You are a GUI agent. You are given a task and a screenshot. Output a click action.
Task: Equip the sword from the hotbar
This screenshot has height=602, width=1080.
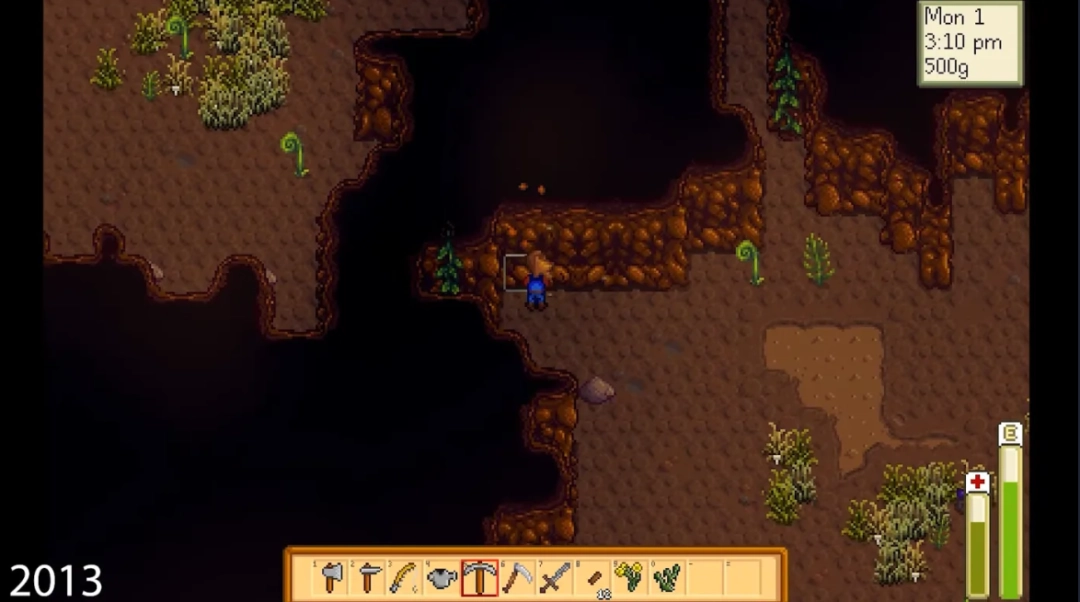[x=554, y=577]
